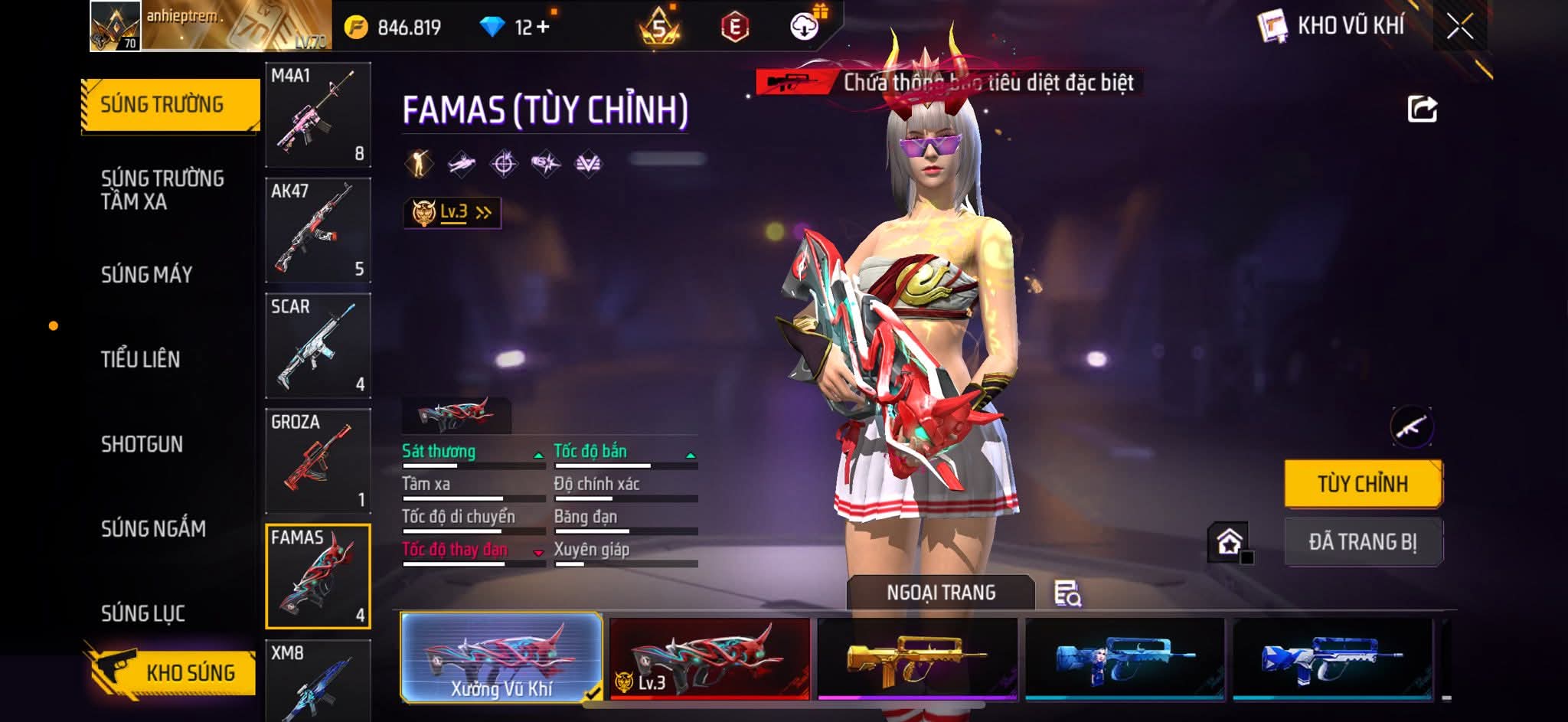Show the Súng Lục category

pos(143,613)
